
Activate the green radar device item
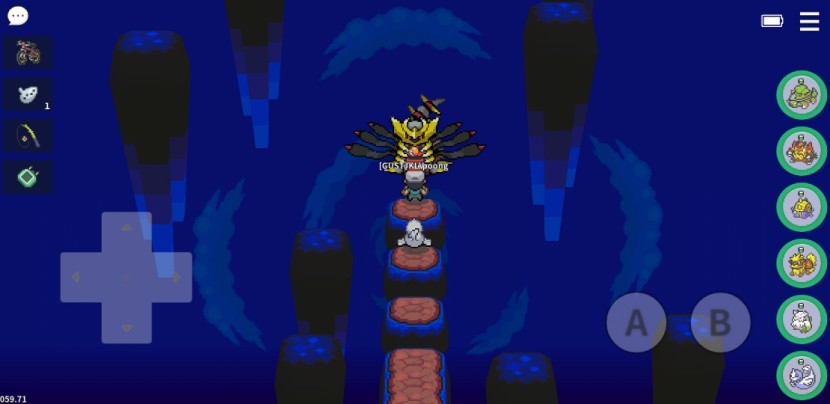(28, 177)
